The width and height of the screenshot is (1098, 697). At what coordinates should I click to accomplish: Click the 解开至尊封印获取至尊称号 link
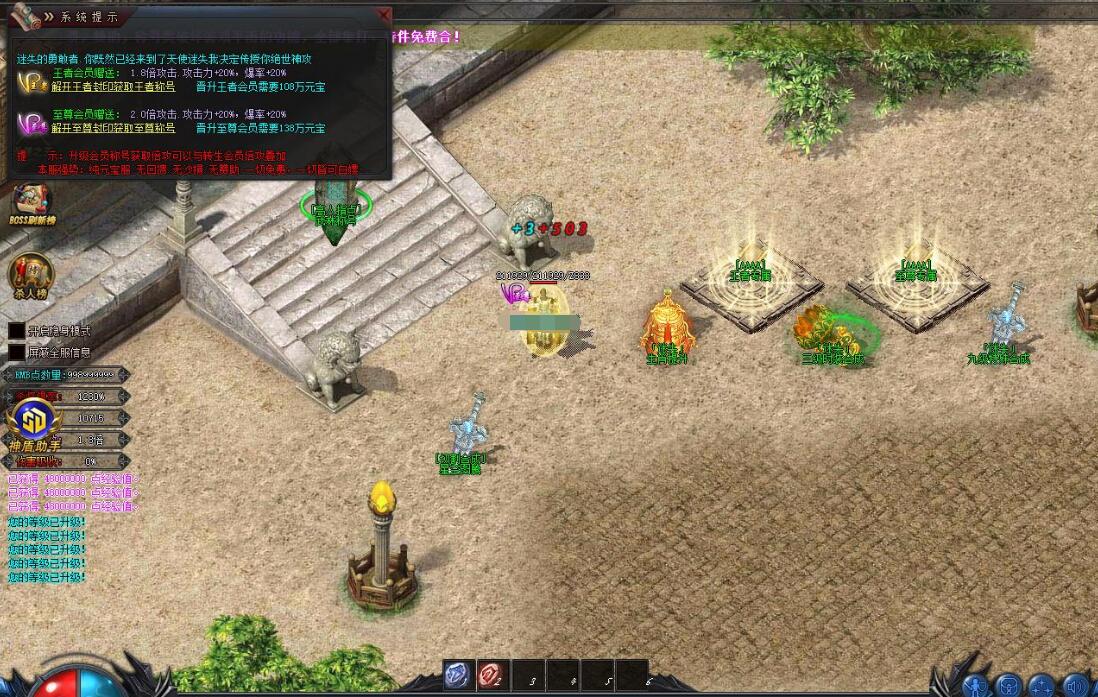(113, 128)
